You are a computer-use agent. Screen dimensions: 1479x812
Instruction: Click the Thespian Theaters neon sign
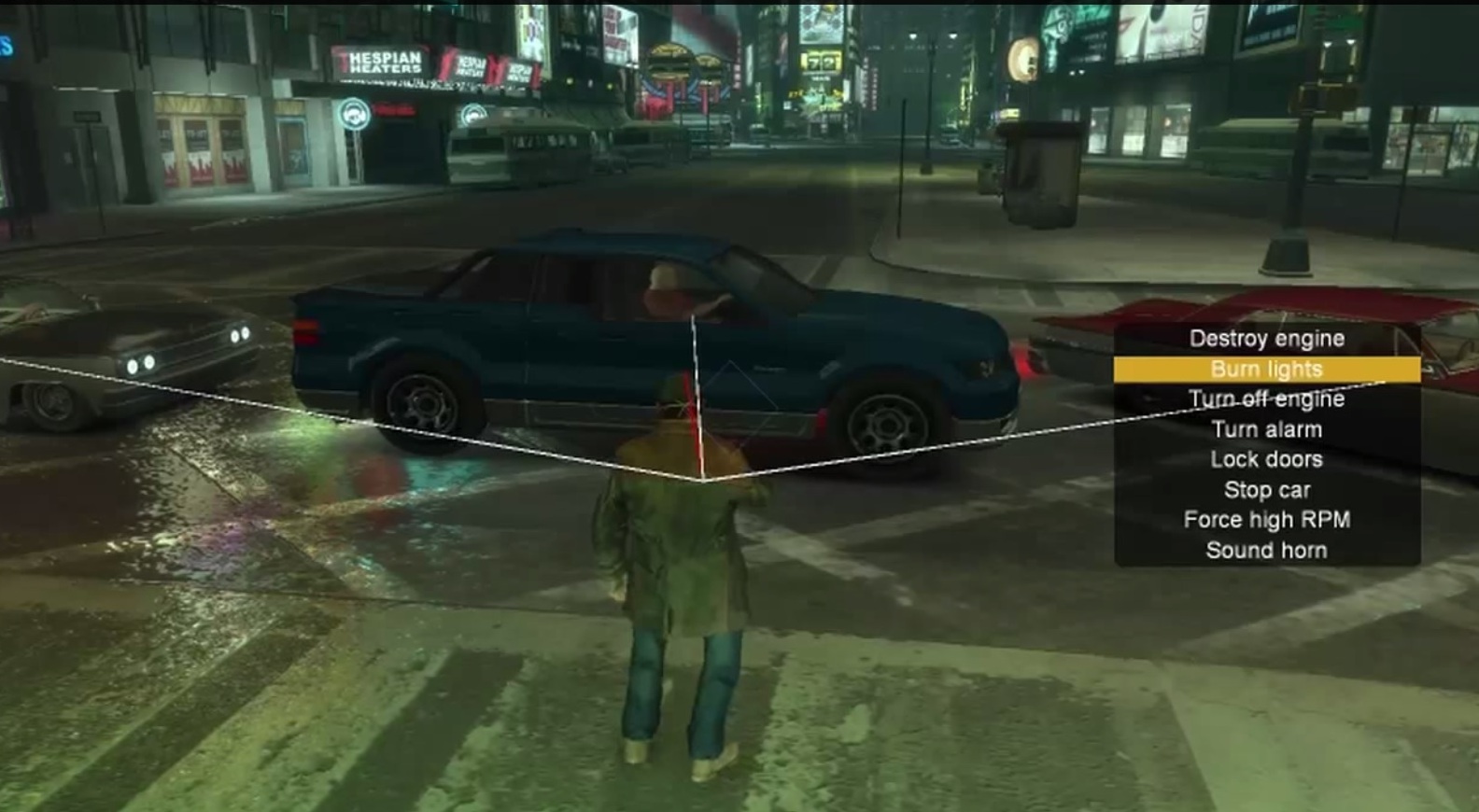(x=383, y=61)
